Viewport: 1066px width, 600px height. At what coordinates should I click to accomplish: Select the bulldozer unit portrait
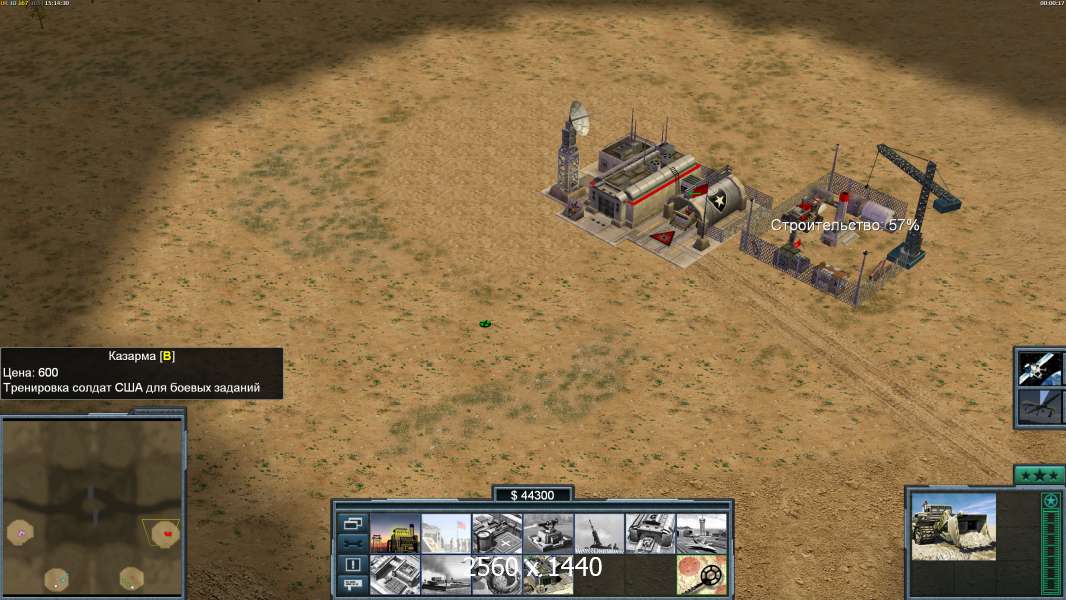(x=953, y=526)
